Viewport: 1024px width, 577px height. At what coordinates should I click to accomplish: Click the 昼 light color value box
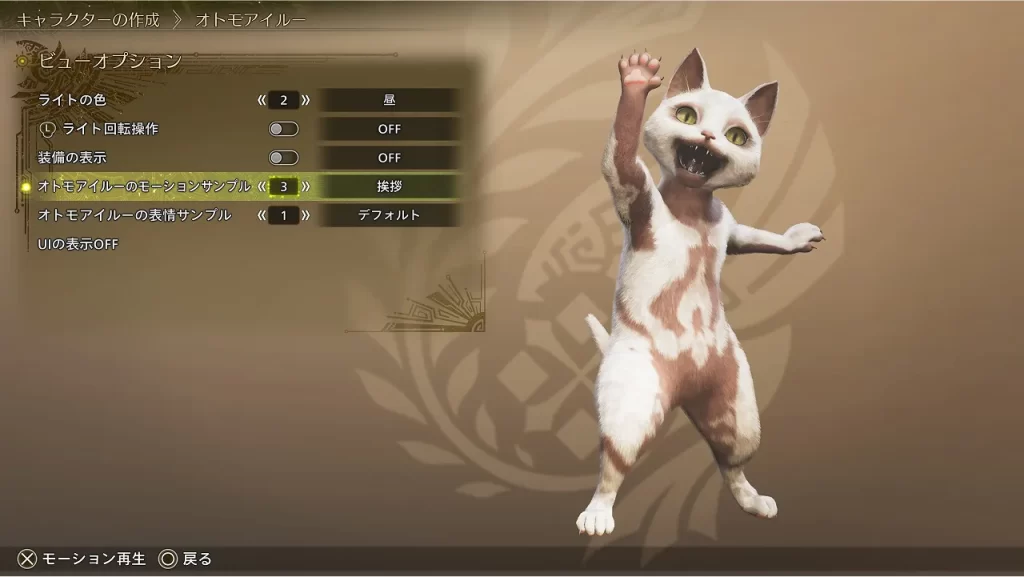389,100
